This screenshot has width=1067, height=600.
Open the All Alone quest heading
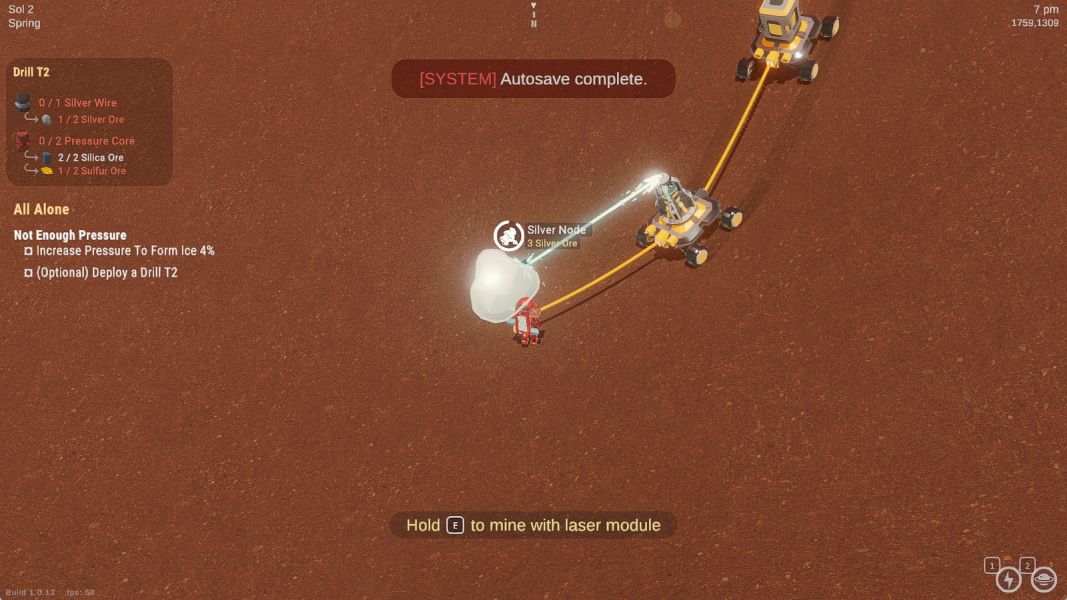click(41, 209)
